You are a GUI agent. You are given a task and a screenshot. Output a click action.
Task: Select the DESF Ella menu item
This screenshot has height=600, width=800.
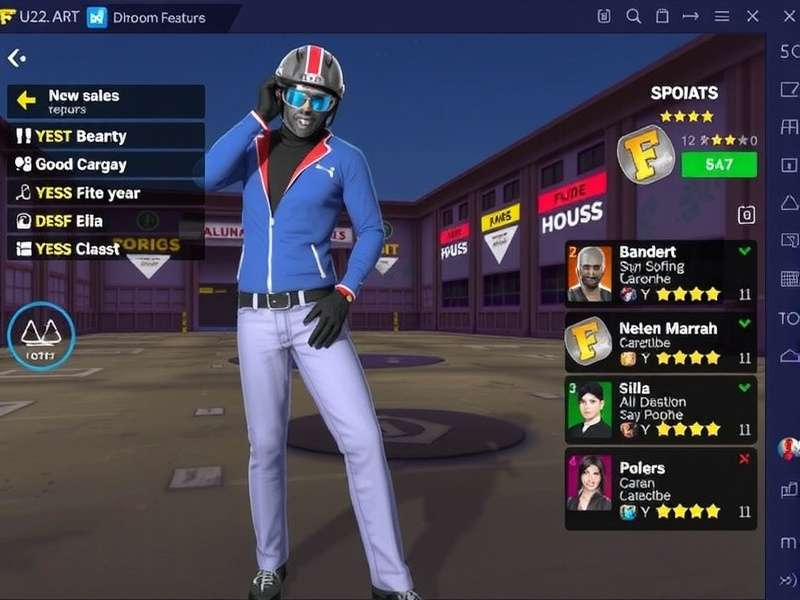(x=105, y=220)
